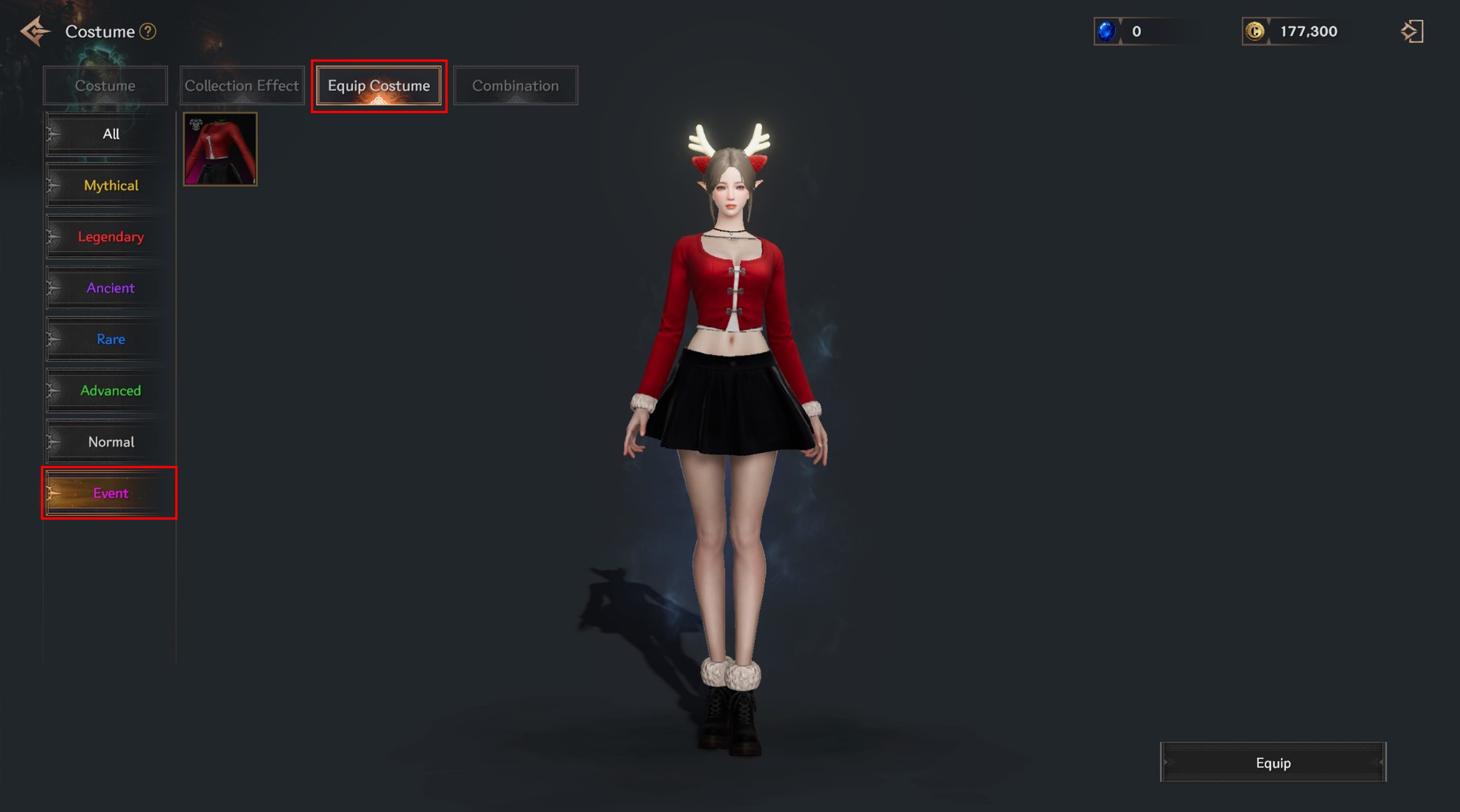This screenshot has height=812, width=1460.
Task: Click the Equip button
Action: point(1273,763)
